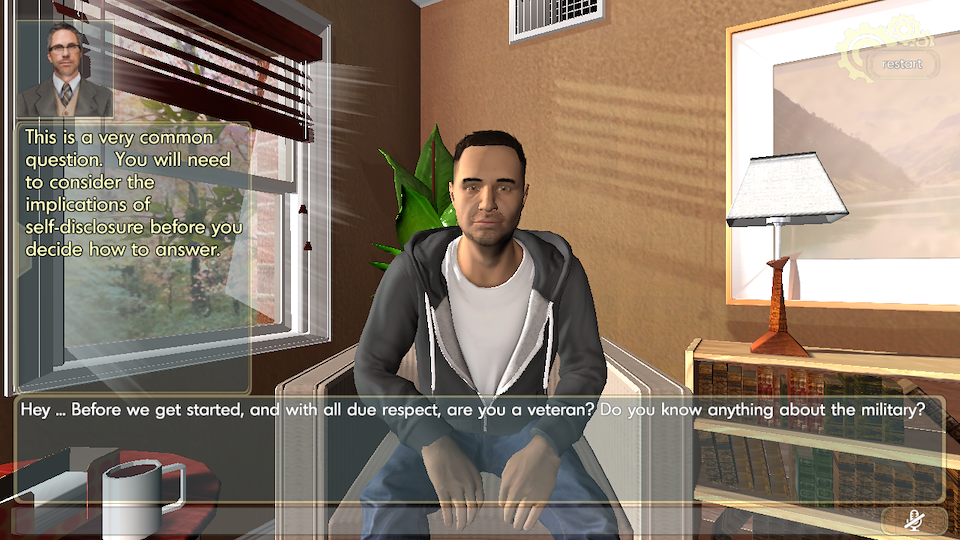960x540 pixels.
Task: Click the coach portrait thumbnail
Action: [66, 69]
